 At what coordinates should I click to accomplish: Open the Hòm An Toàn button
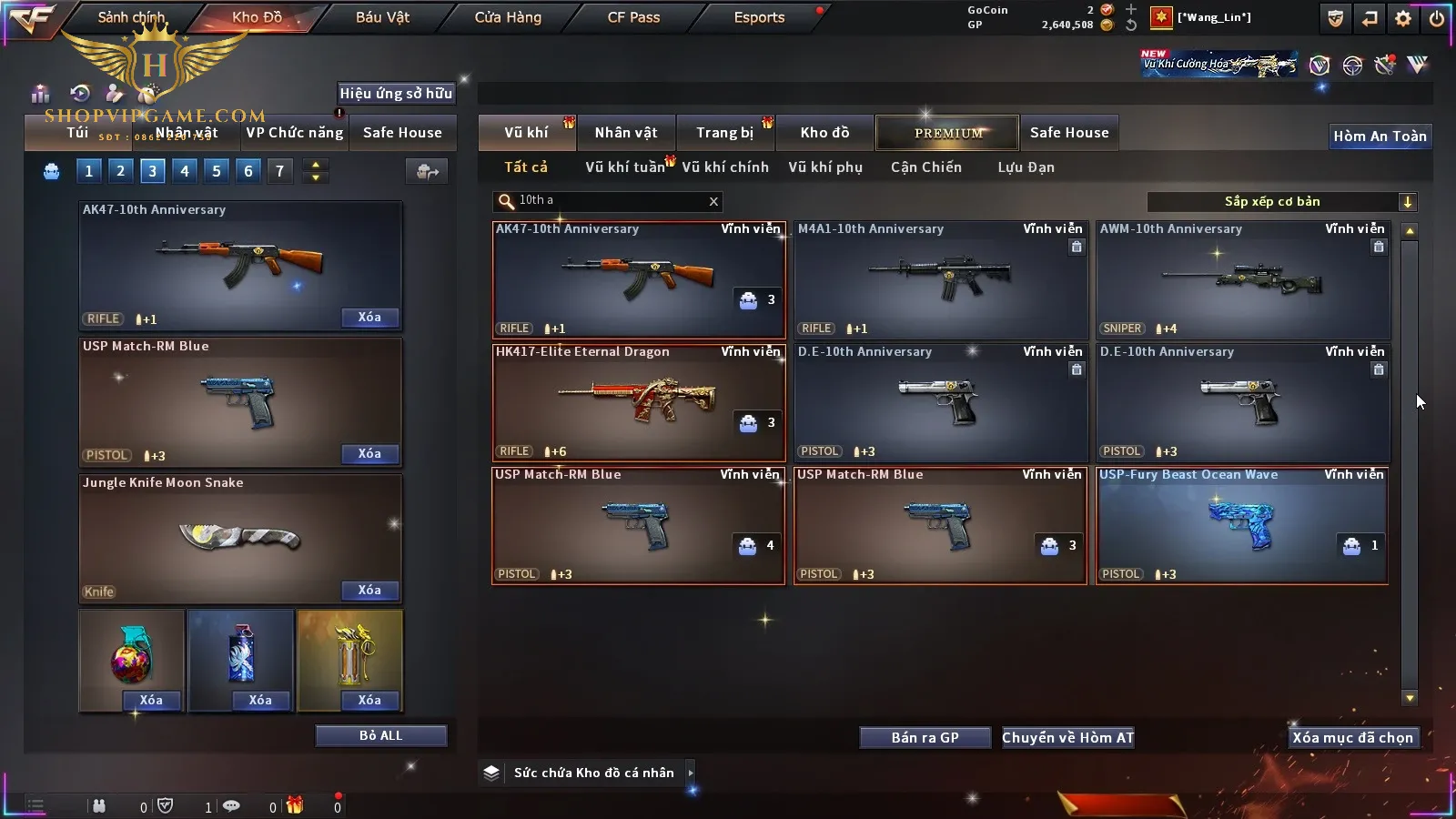(1380, 136)
